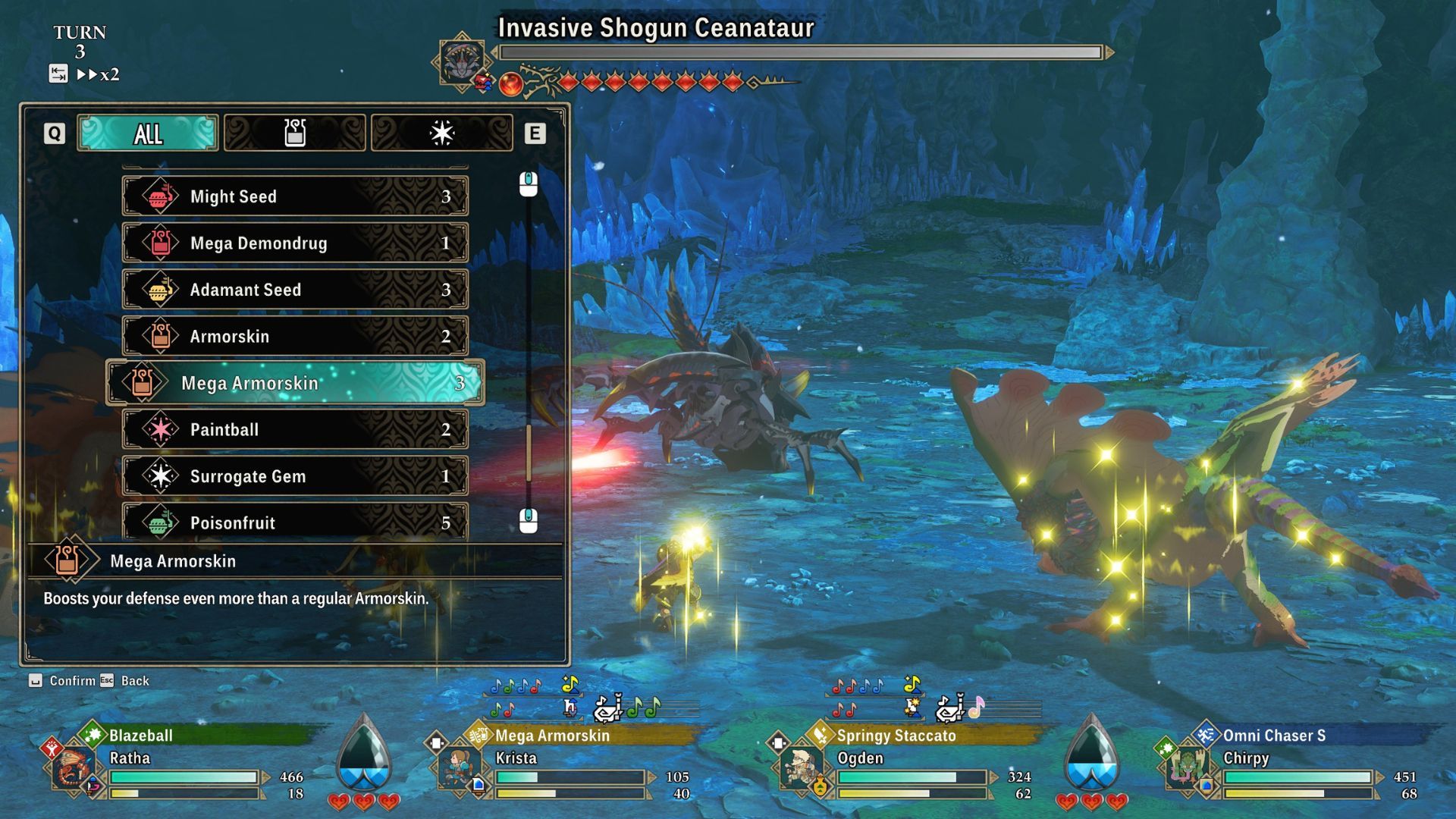The width and height of the screenshot is (1456, 819).
Task: Switch to the ALL items tab
Action: pyautogui.click(x=148, y=133)
